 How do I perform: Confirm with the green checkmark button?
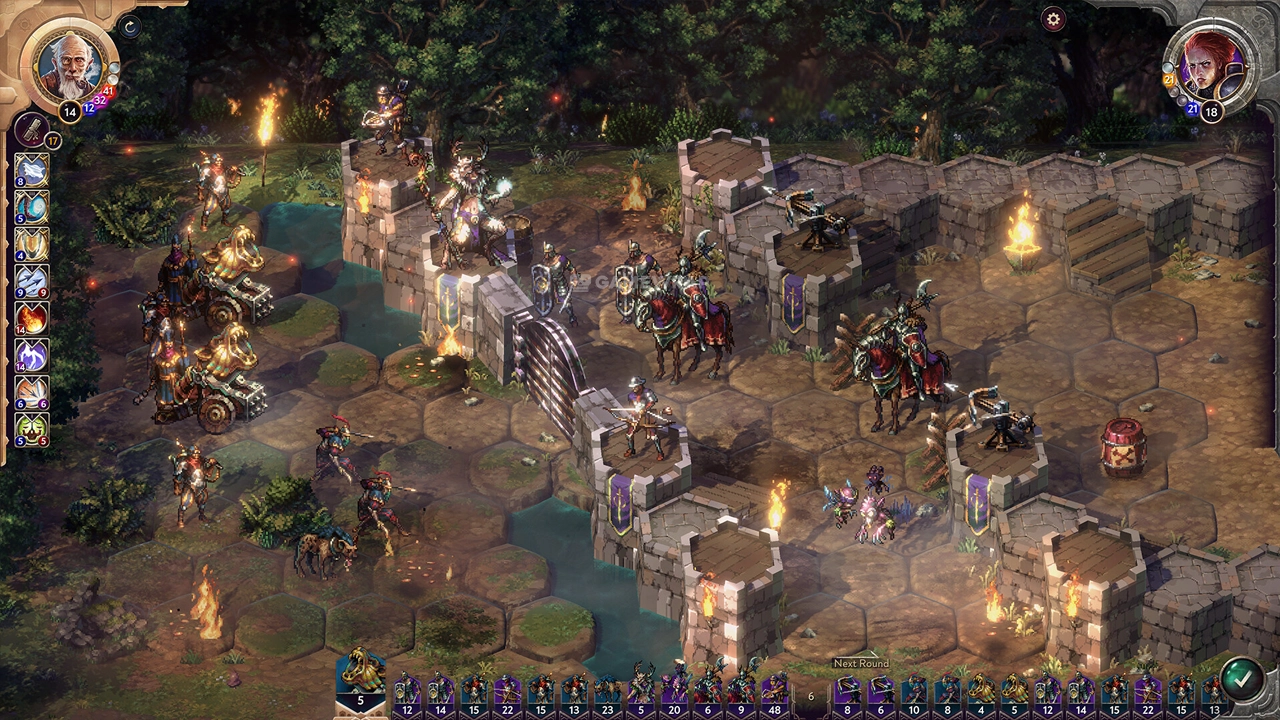coord(1241,678)
